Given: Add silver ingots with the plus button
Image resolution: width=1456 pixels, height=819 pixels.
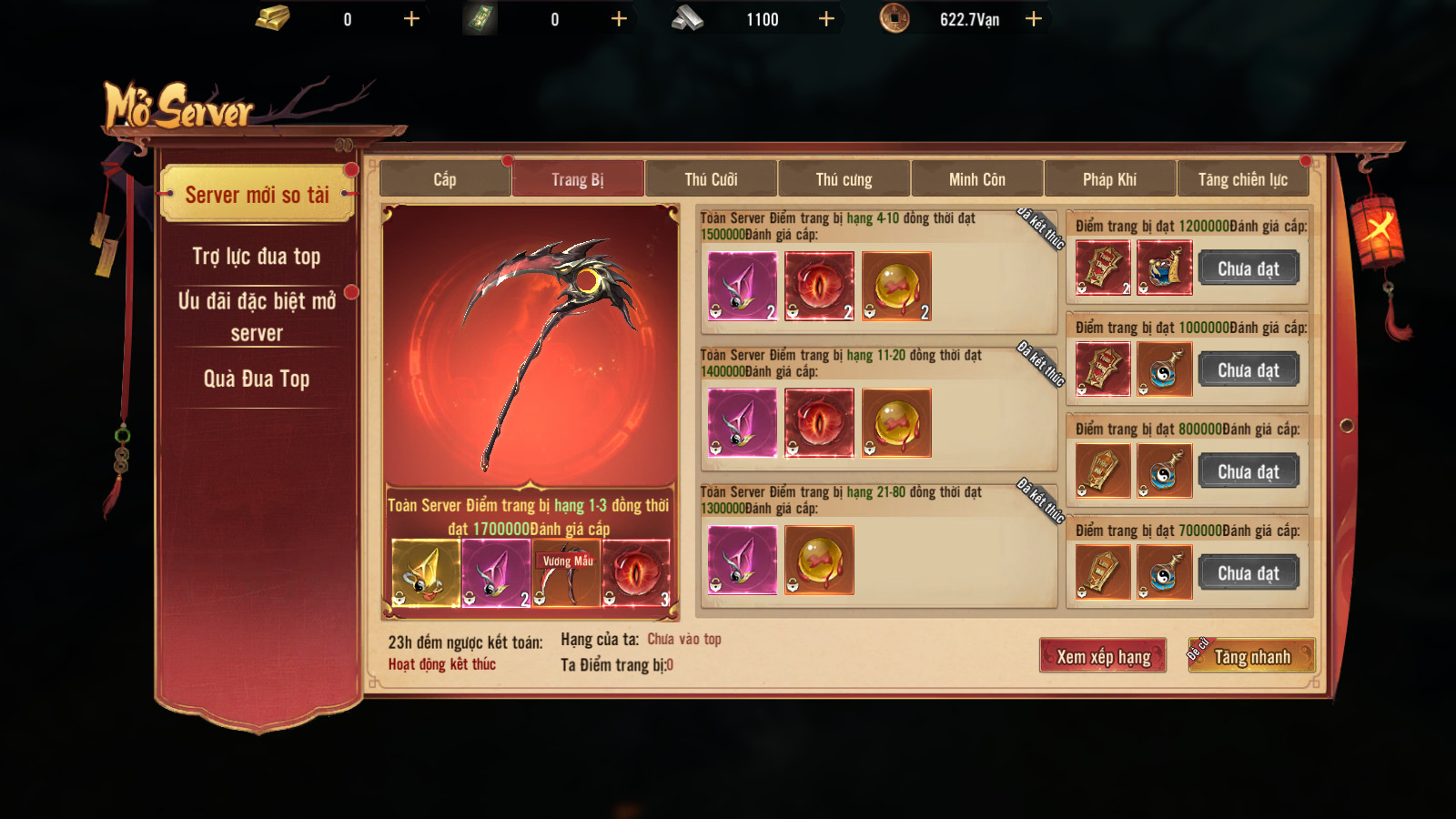Looking at the screenshot, I should (x=826, y=19).
